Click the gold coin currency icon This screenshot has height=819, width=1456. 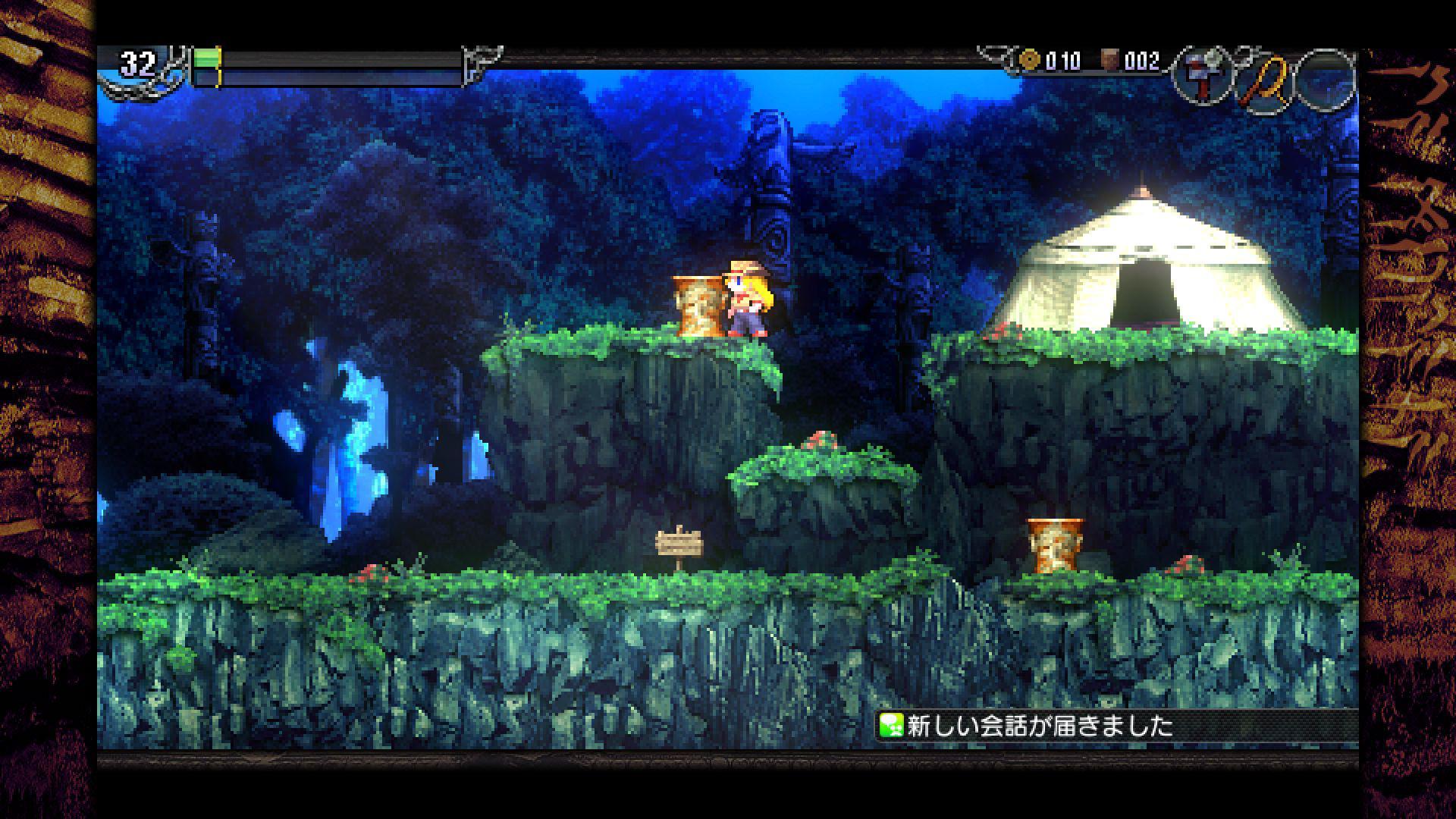1030,58
